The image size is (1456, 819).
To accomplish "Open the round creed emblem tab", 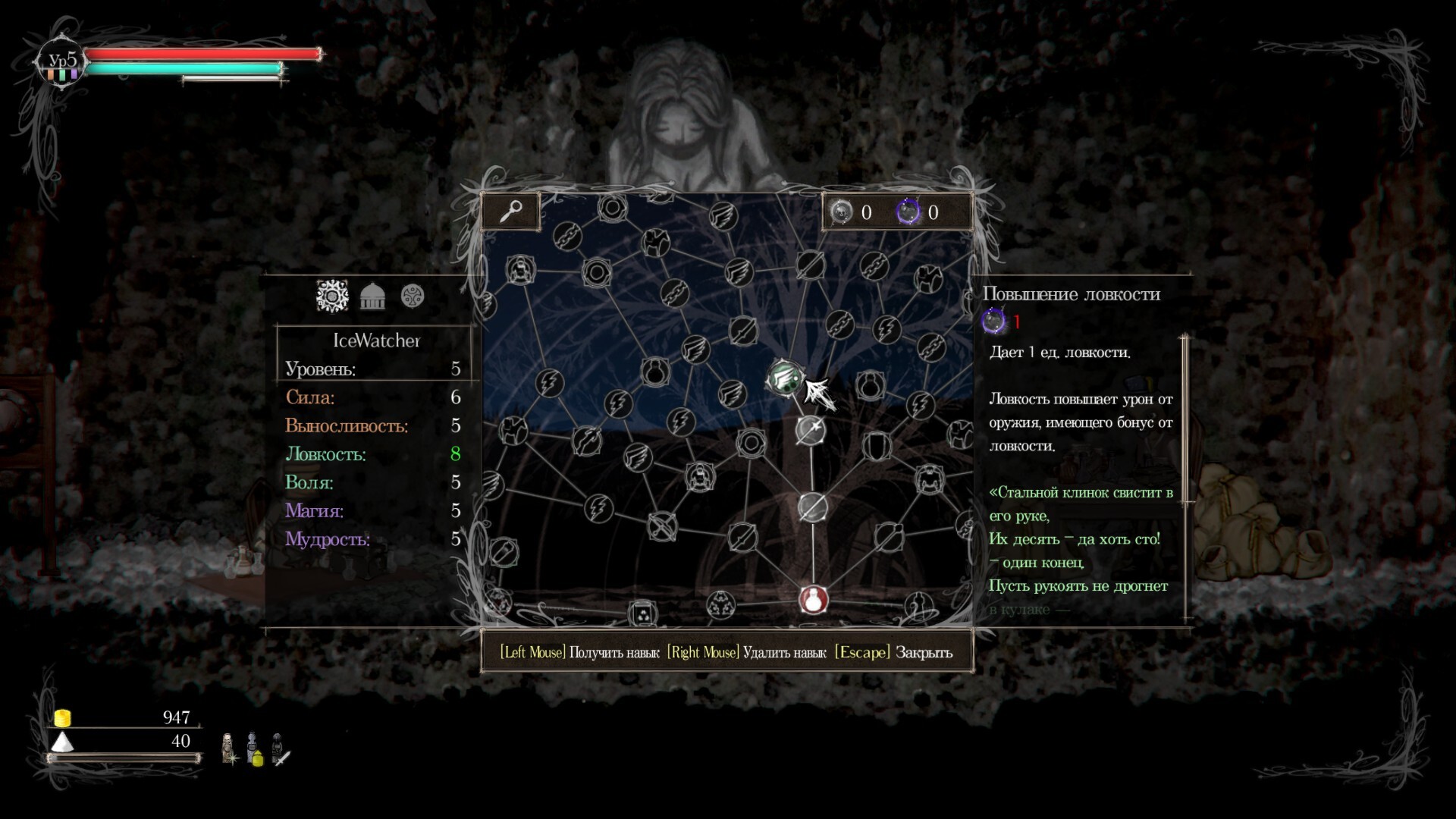I will tap(413, 296).
